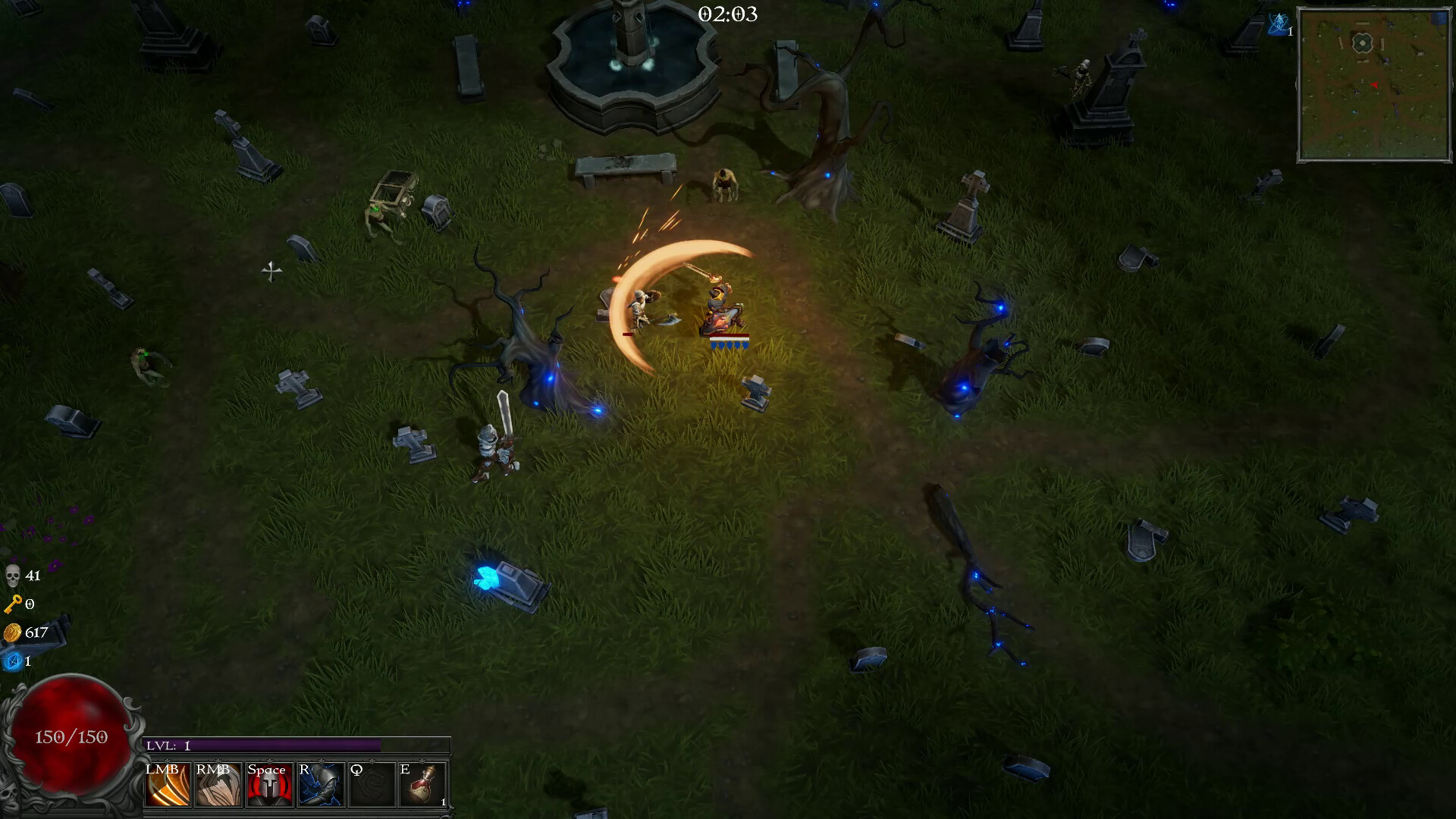The height and width of the screenshot is (819, 1456).
Task: Click the red marker on the minimap
Action: tap(1374, 85)
